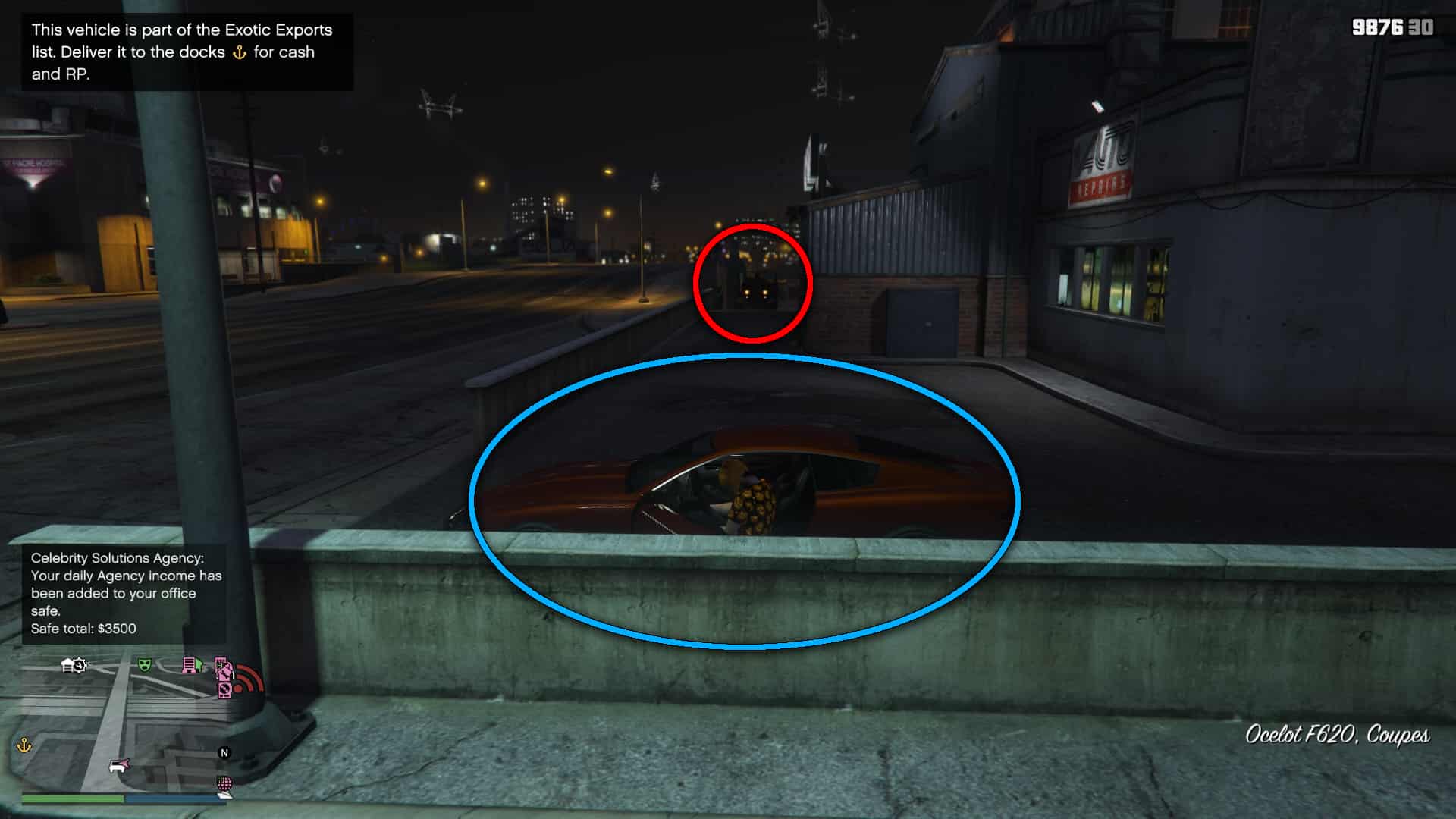Select the green mask store blip on minimap
The image size is (1456, 819).
[145, 664]
